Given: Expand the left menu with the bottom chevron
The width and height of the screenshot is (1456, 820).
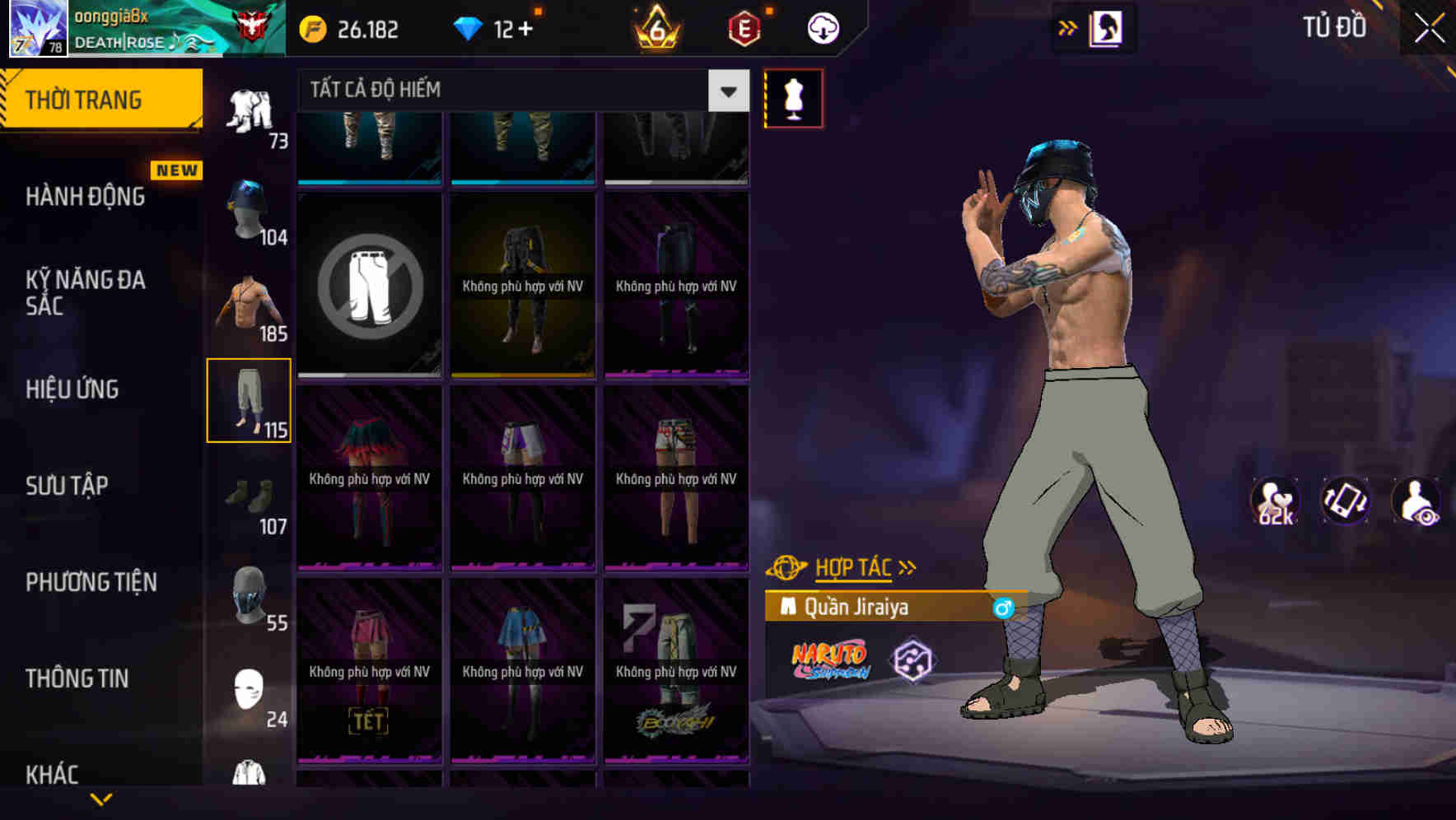Looking at the screenshot, I should 100,800.
